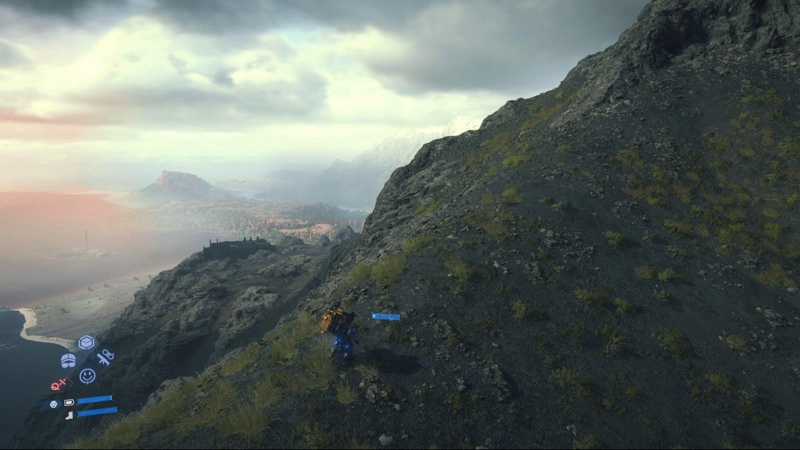Click the smiley face icon
This screenshot has width=800, height=450.
87,376
